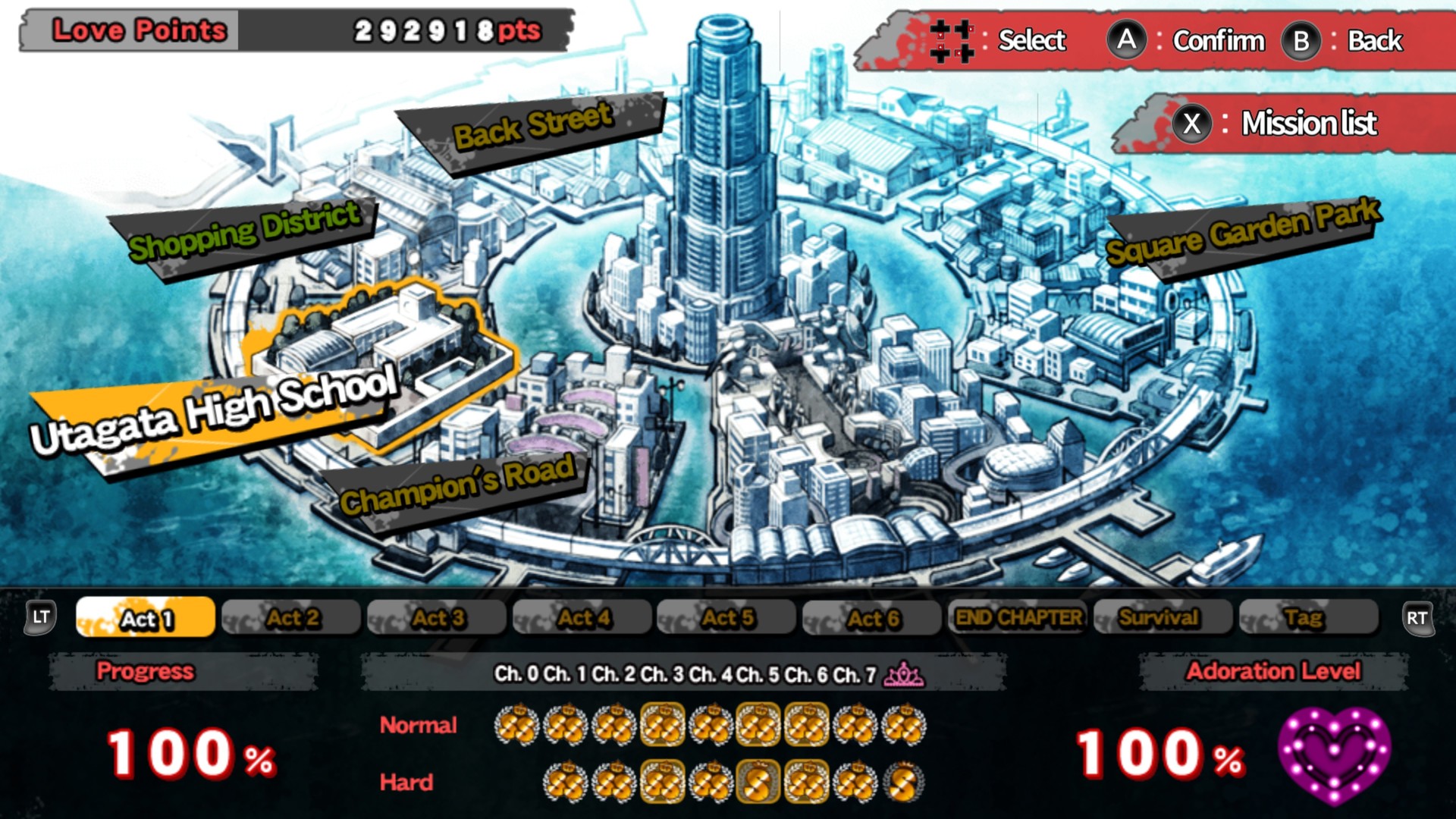The height and width of the screenshot is (819, 1456).
Task: Select the END CHAPTER tab
Action: click(x=1020, y=617)
